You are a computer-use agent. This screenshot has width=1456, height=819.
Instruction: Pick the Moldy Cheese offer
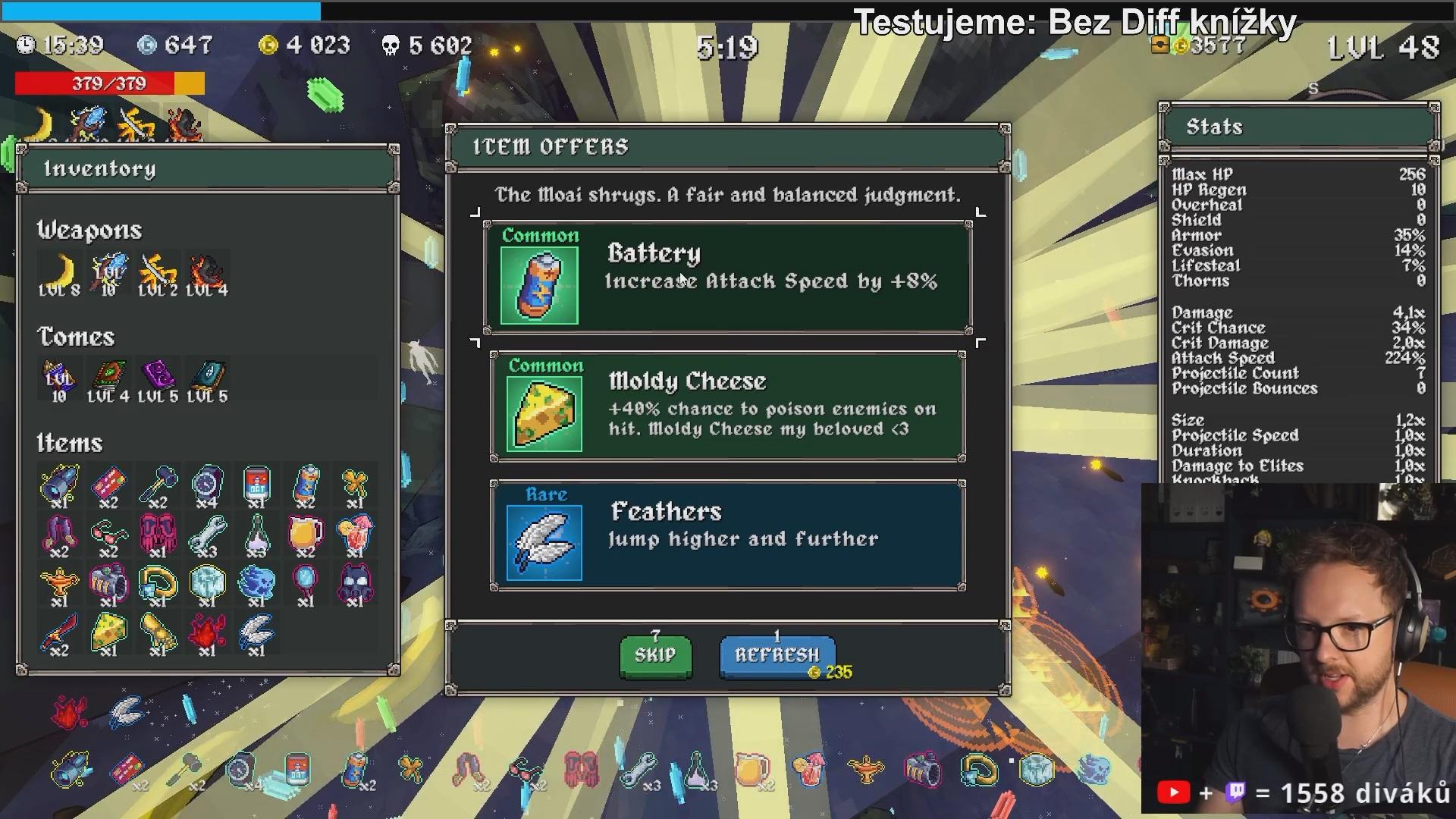(x=727, y=406)
